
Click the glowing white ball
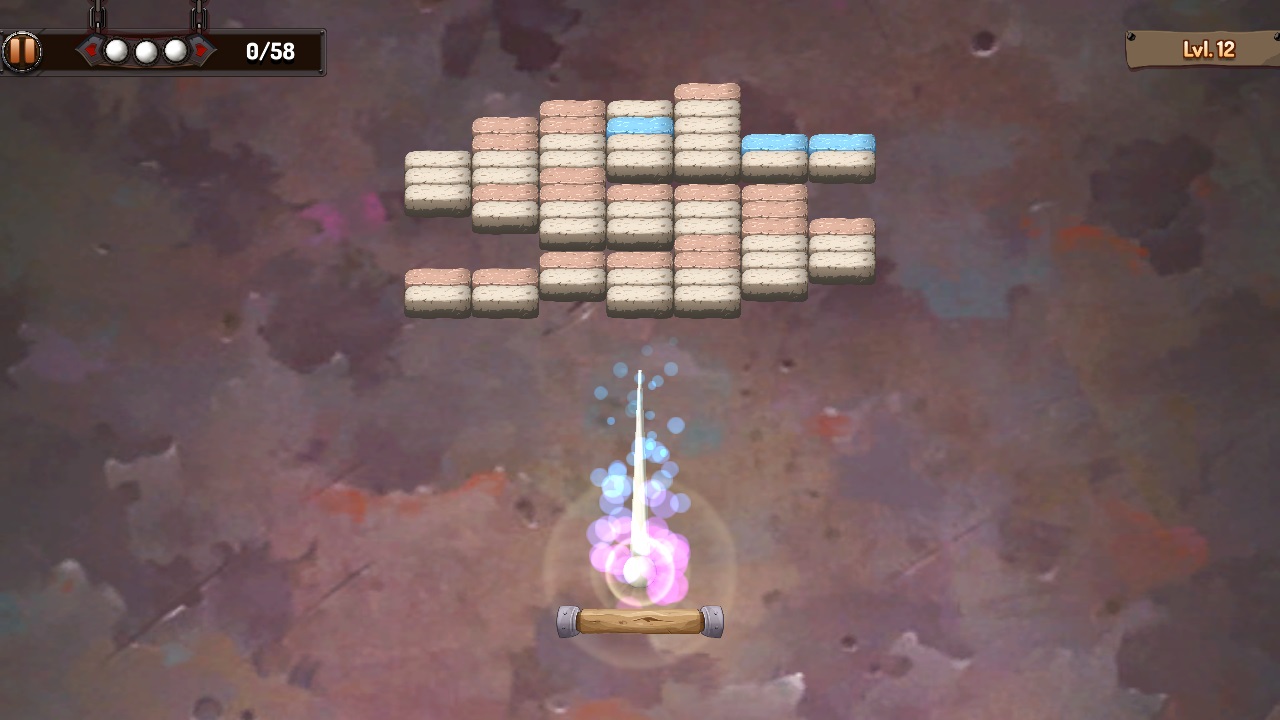(x=640, y=570)
